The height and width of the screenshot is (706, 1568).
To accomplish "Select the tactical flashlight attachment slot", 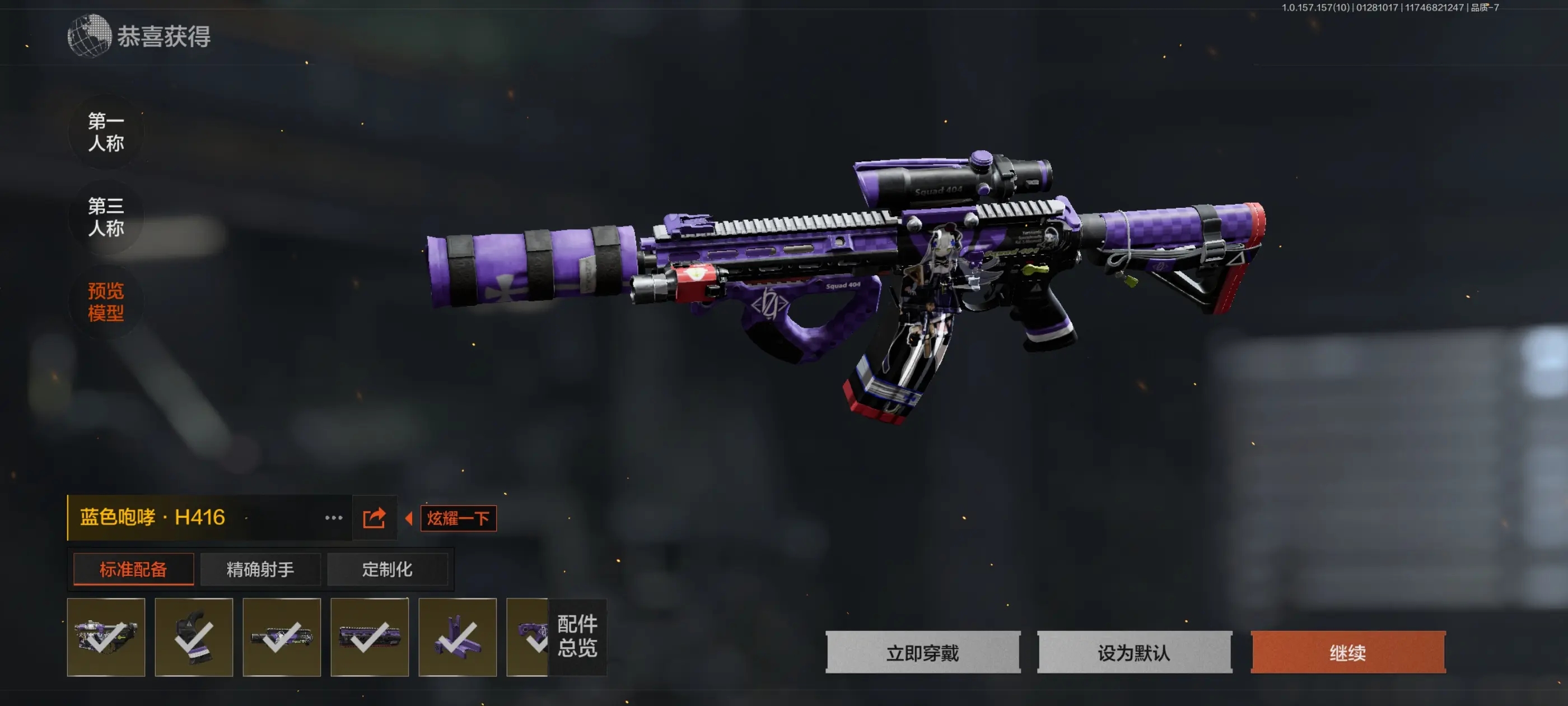I will [x=281, y=637].
